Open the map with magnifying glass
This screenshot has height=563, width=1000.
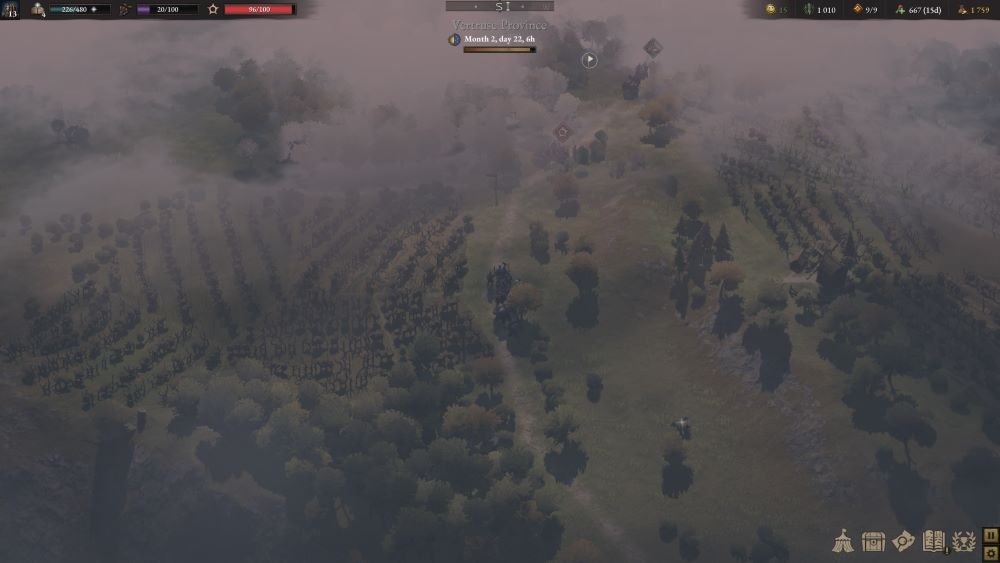pos(904,541)
